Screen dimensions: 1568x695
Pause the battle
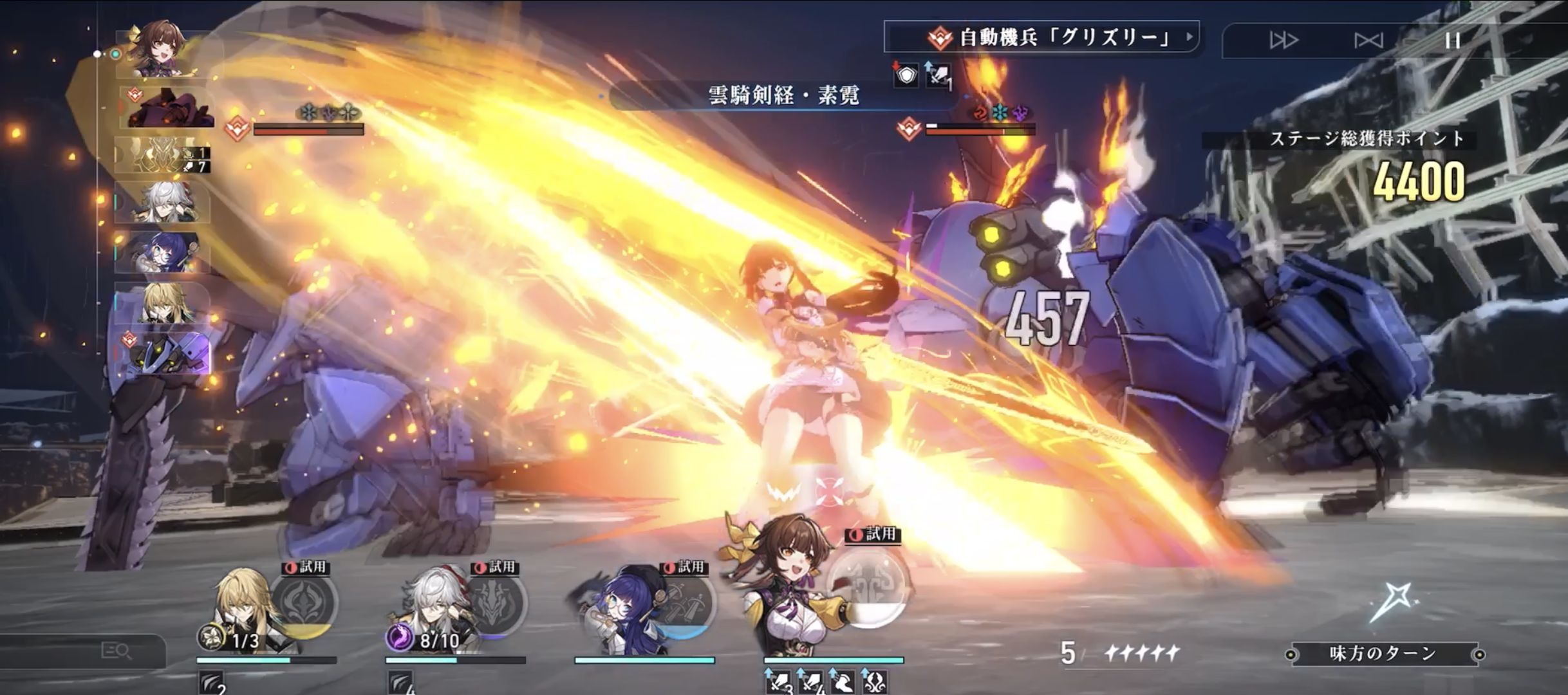[1452, 41]
